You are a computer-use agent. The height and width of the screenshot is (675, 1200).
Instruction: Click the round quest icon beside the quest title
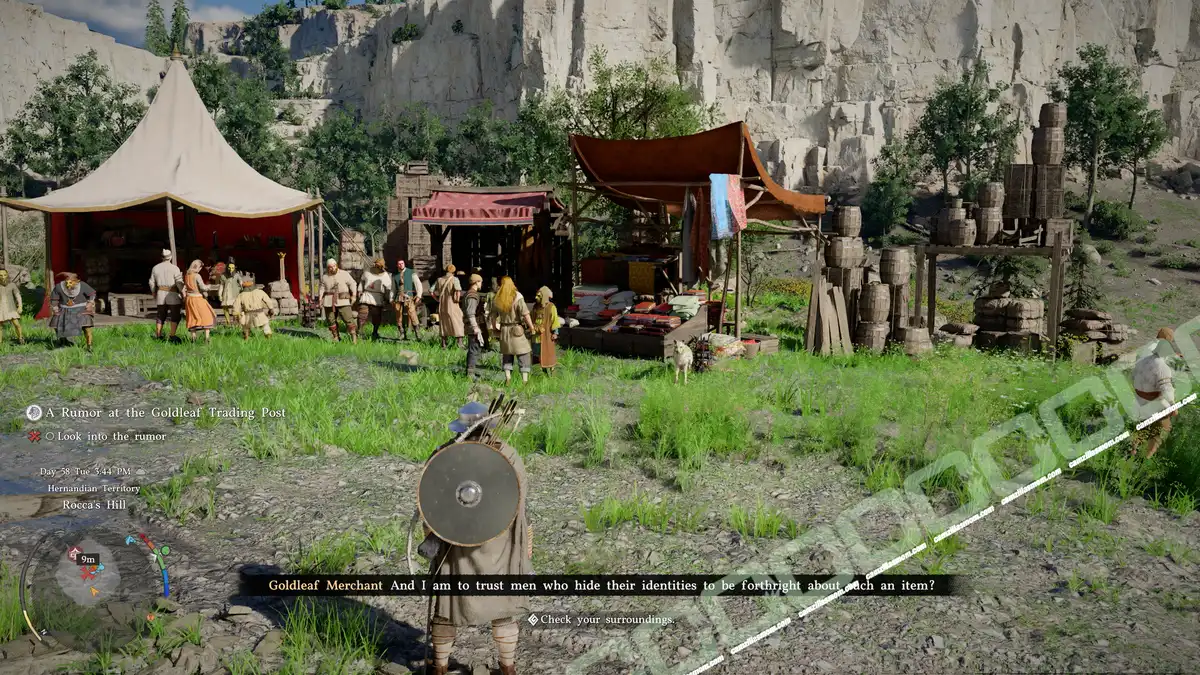tap(34, 413)
